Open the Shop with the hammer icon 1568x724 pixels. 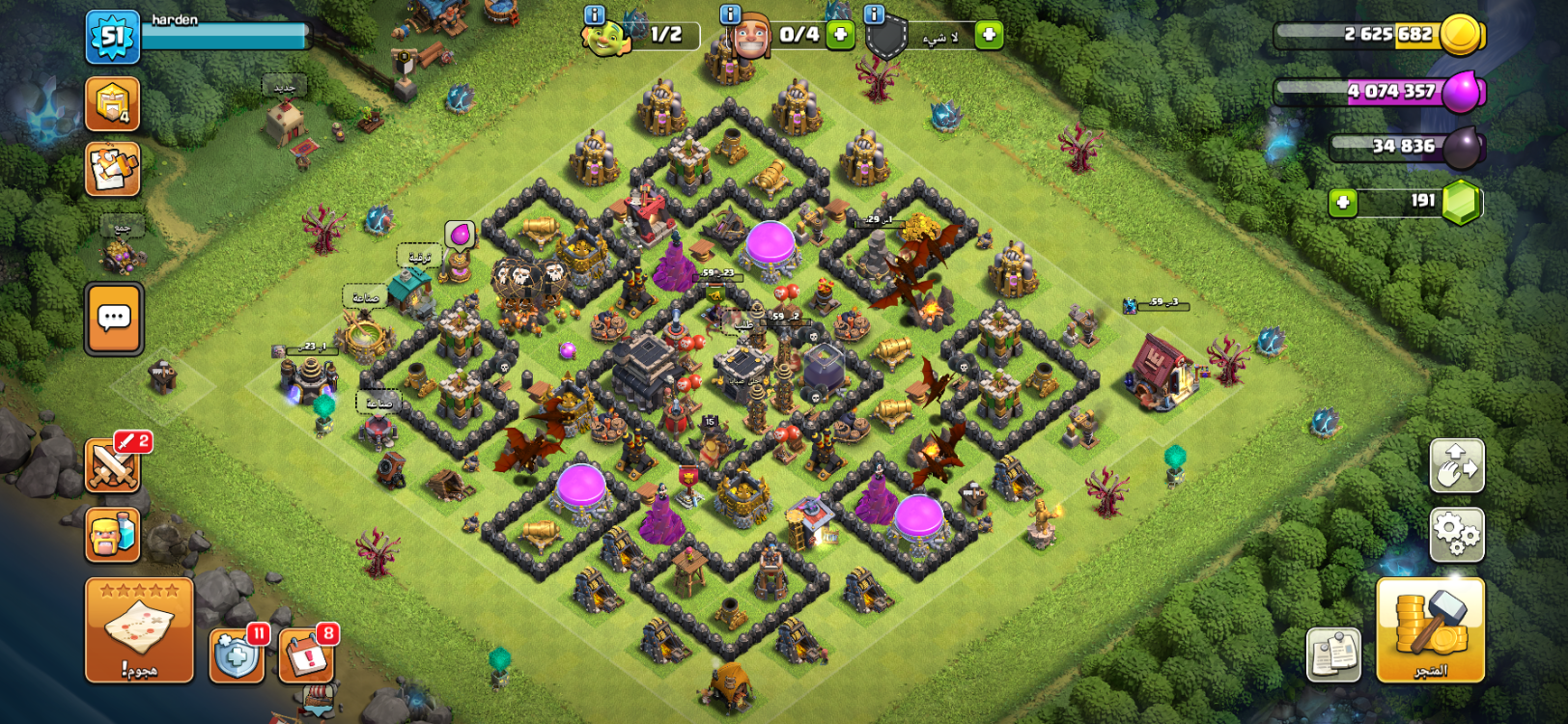pos(1429,629)
